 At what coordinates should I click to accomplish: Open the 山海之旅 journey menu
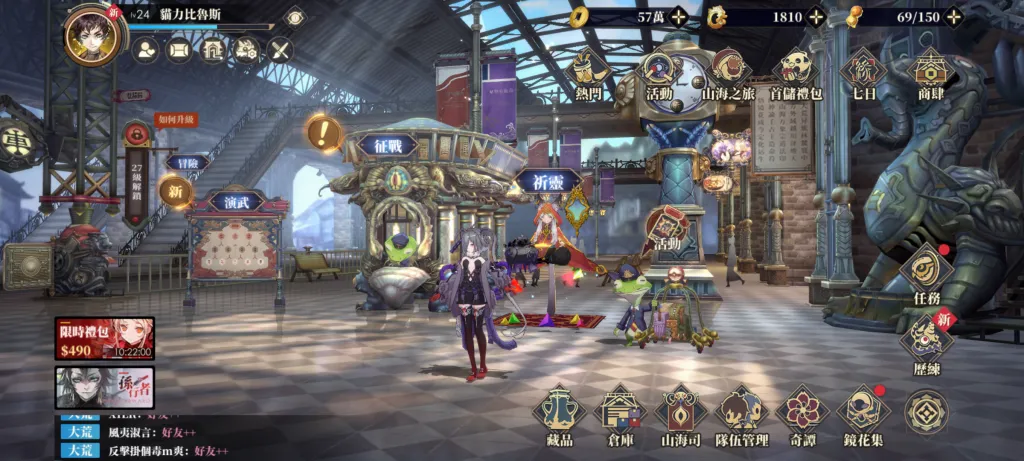coord(727,73)
